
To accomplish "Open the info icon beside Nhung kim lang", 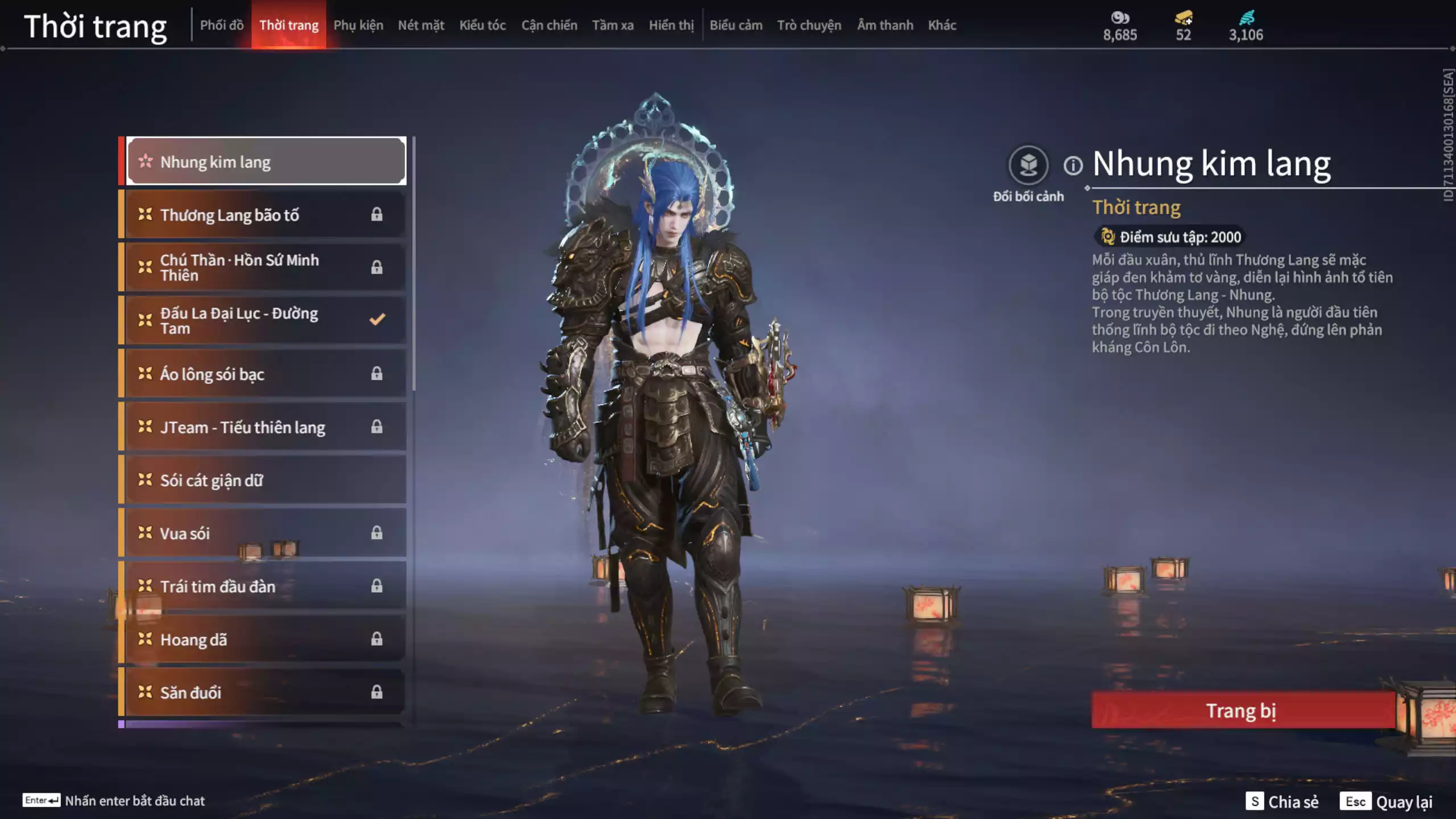I will (1073, 166).
